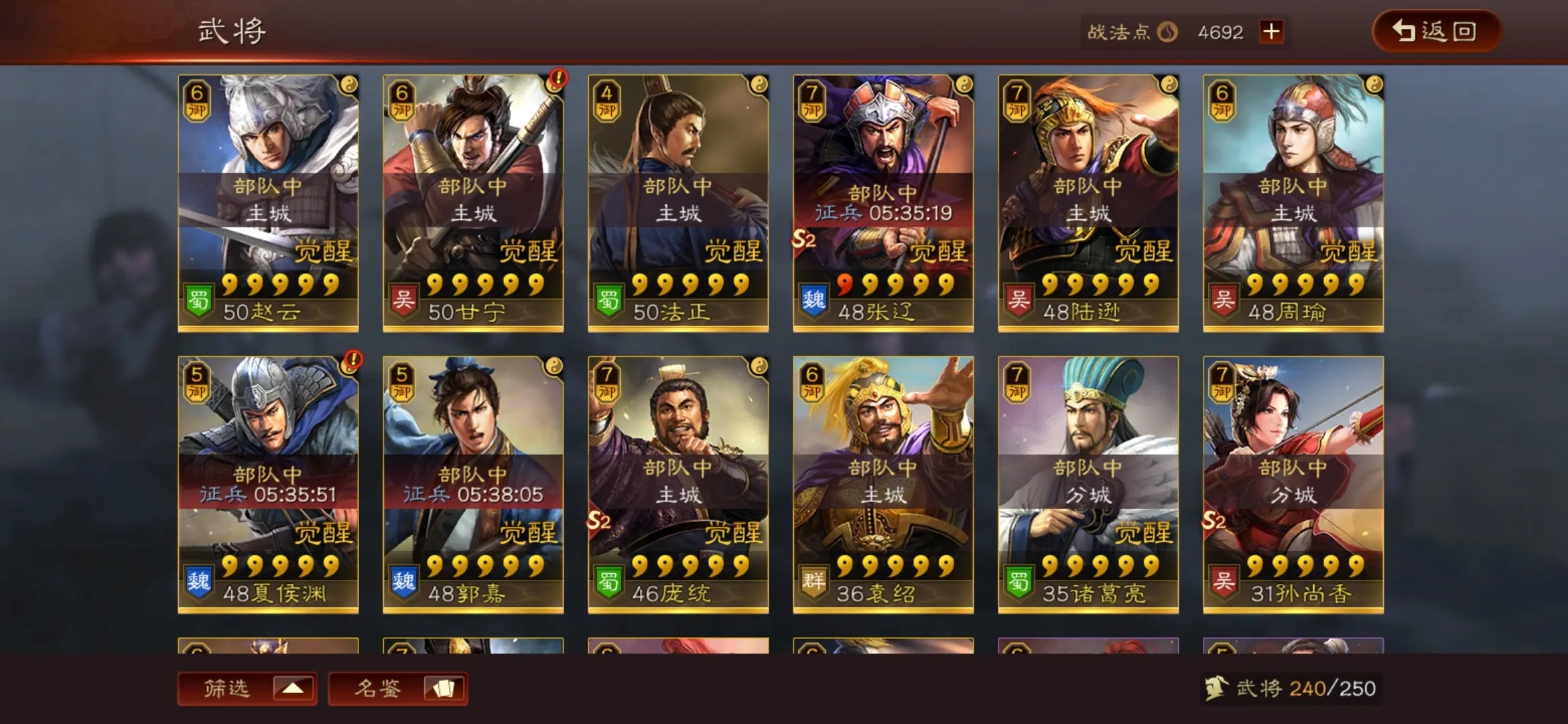Select the 武将 title header
Viewport: 1568px width, 724px height.
point(231,30)
